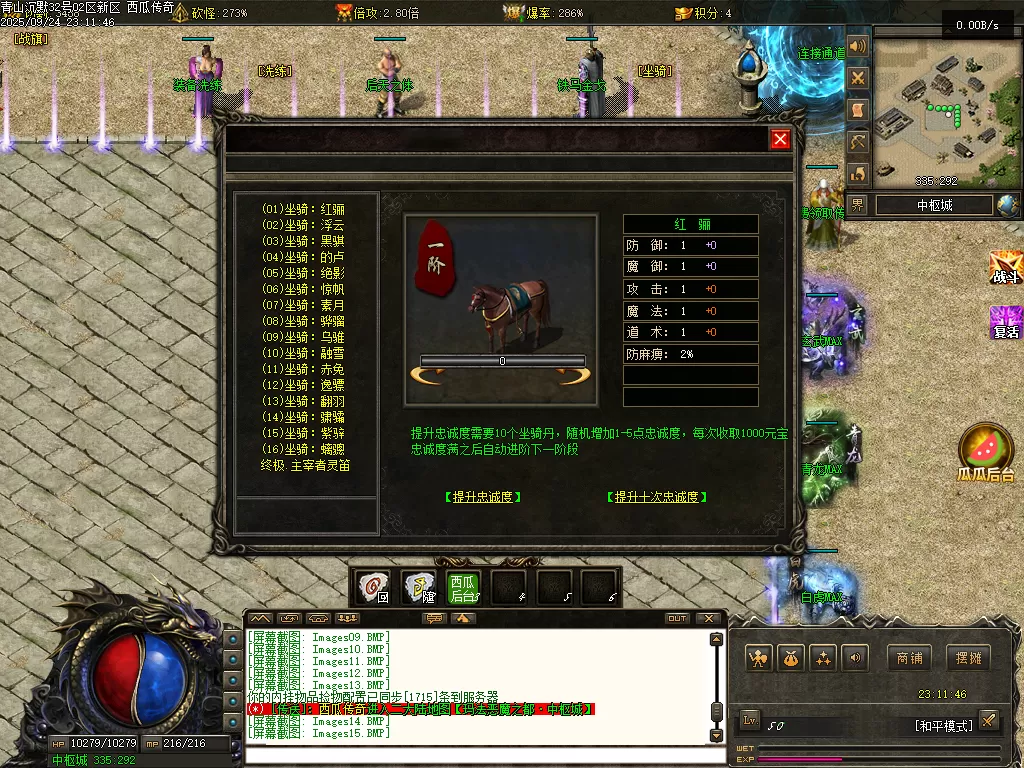Viewport: 1024px width, 768px height.
Task: Use the 西瓜后台 hotbar slot
Action: click(463, 587)
